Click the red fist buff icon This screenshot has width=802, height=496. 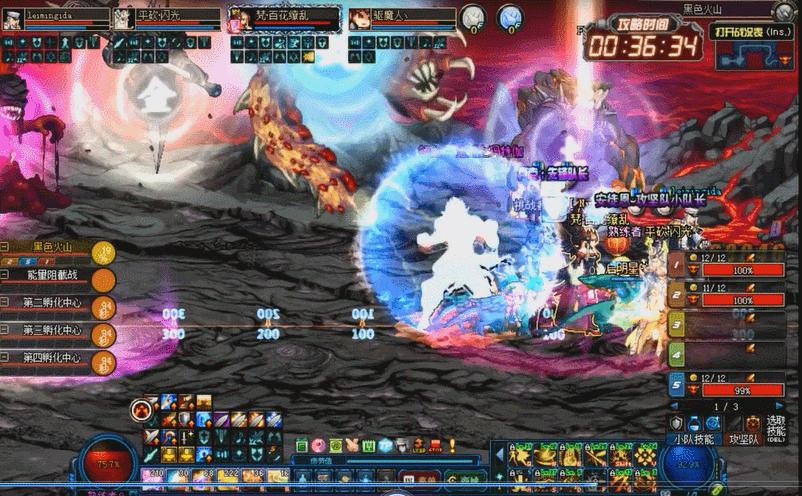tap(143, 409)
